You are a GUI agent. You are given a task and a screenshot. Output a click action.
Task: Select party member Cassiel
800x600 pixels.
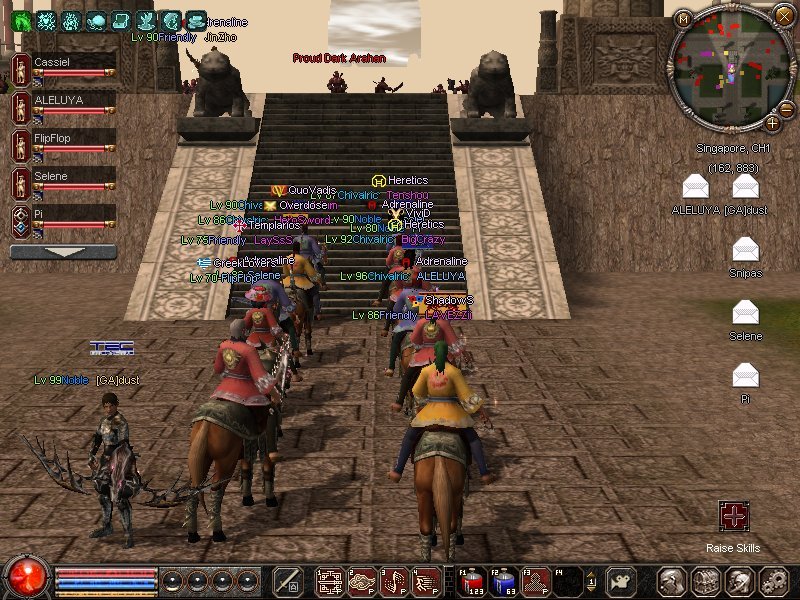(x=64, y=67)
